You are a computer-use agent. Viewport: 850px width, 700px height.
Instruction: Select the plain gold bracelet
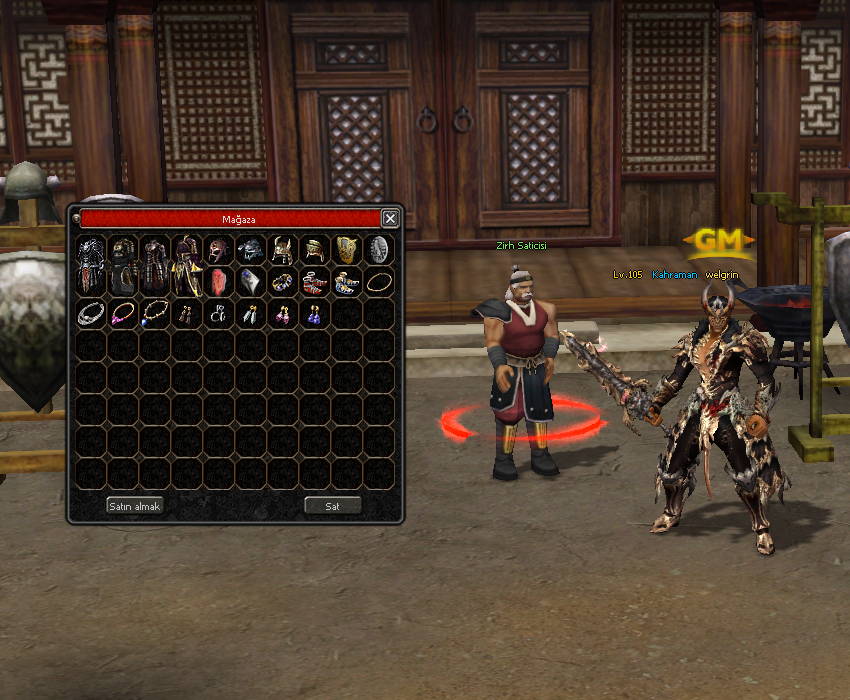pyautogui.click(x=379, y=282)
